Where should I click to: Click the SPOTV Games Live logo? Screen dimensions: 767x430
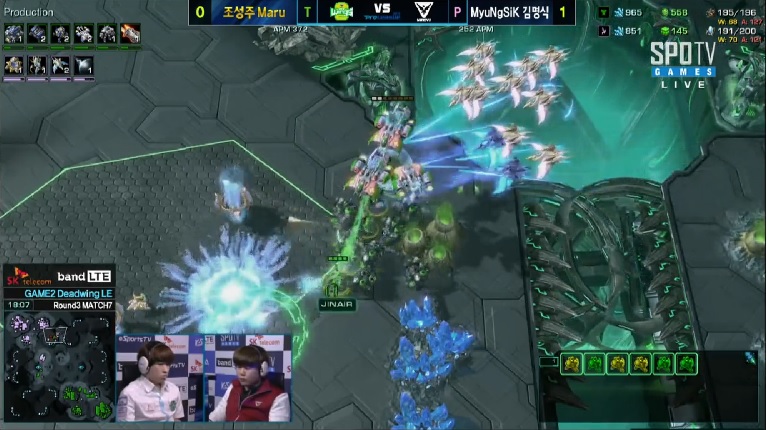683,65
